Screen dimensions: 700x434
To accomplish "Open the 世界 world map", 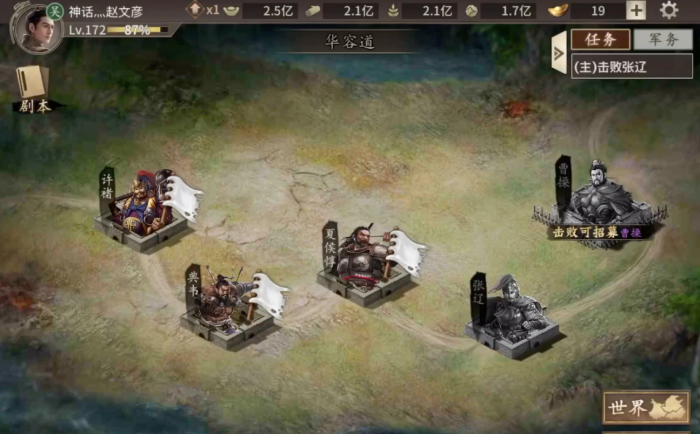I will pyautogui.click(x=646, y=408).
